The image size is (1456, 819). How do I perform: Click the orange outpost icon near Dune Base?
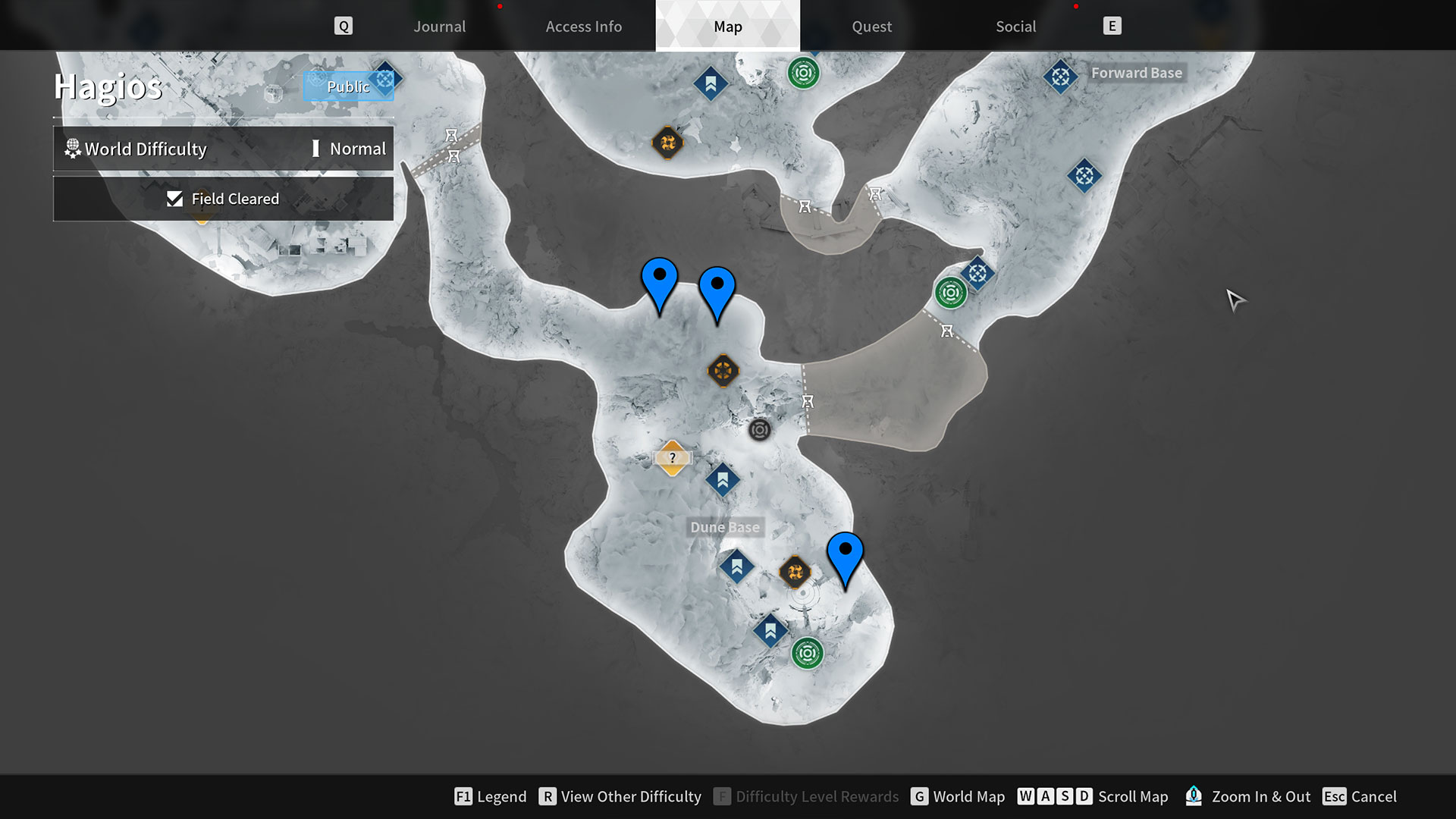coord(795,571)
